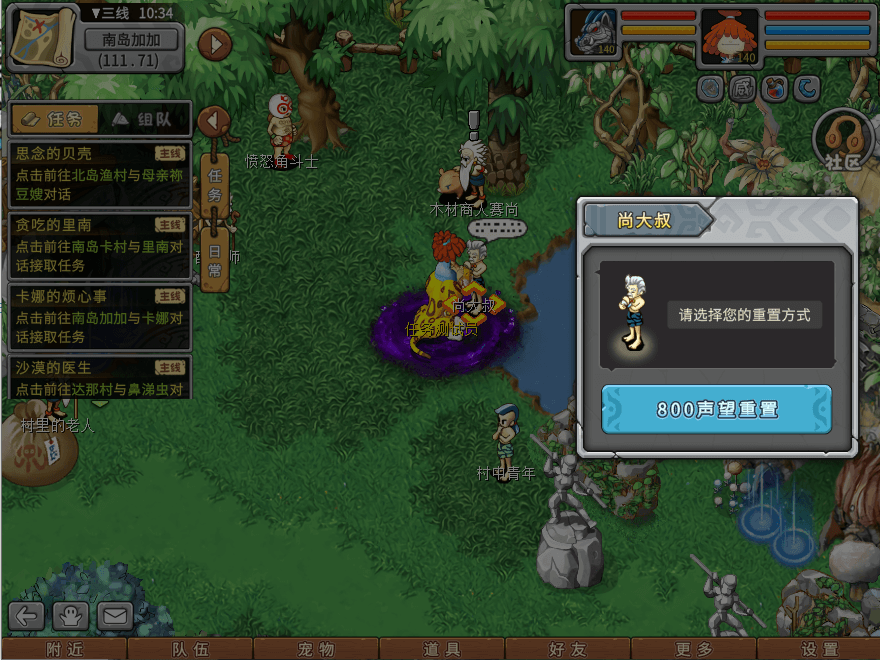Open the 设置 settings menu
This screenshot has height=660, width=880.
[x=820, y=649]
